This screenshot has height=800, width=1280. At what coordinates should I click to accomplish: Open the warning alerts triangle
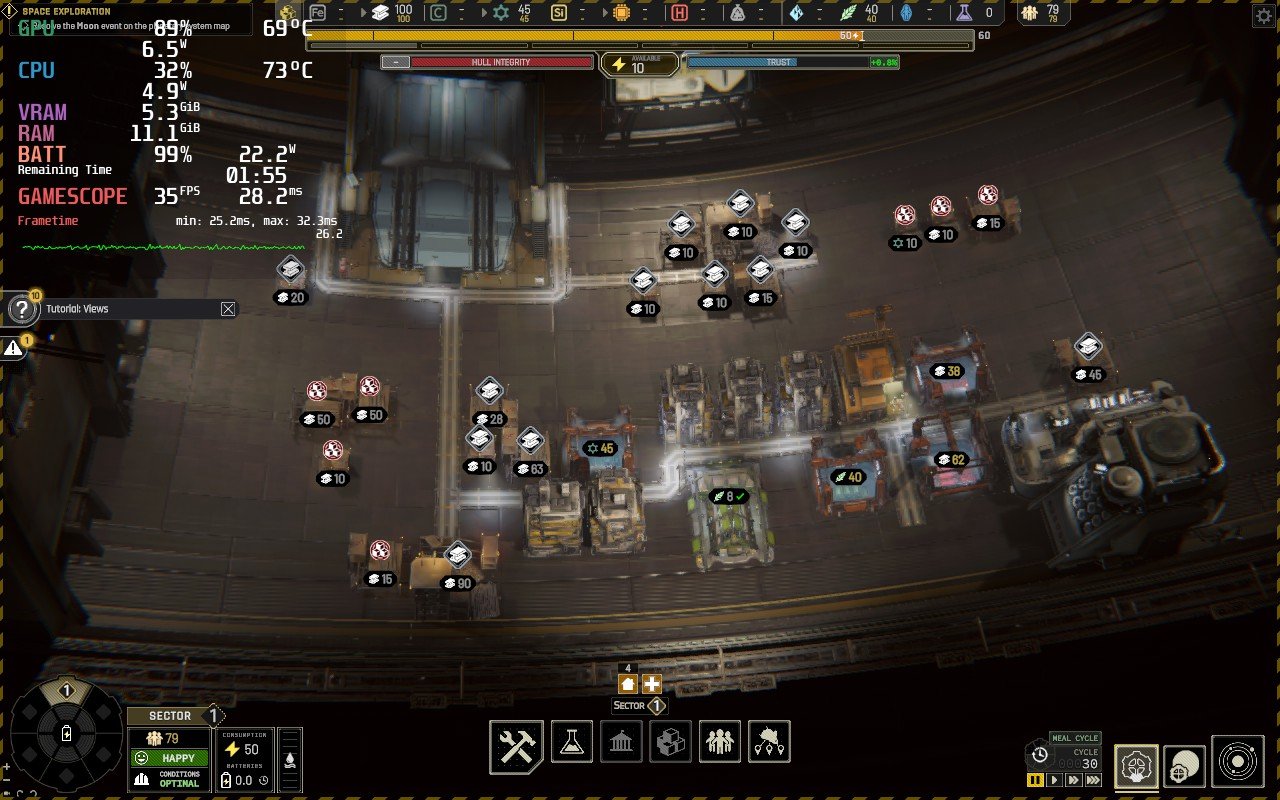(13, 348)
